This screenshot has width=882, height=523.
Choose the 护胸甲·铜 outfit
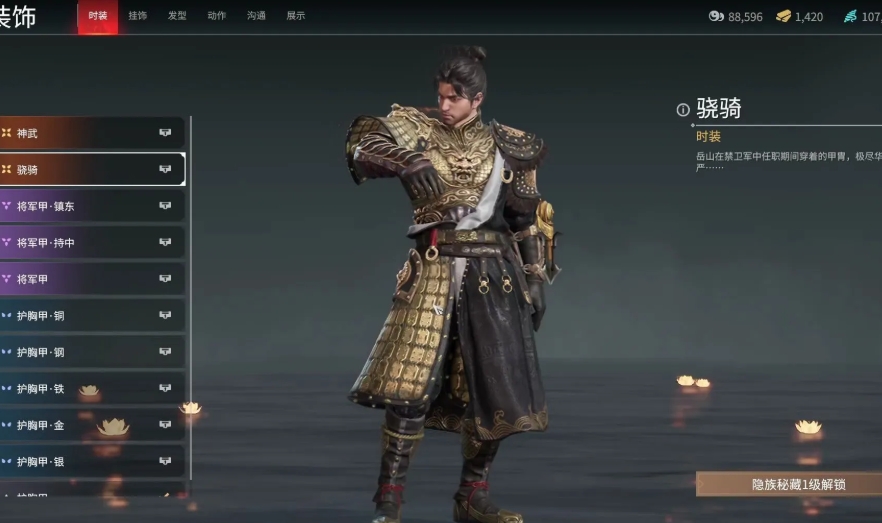(x=90, y=316)
